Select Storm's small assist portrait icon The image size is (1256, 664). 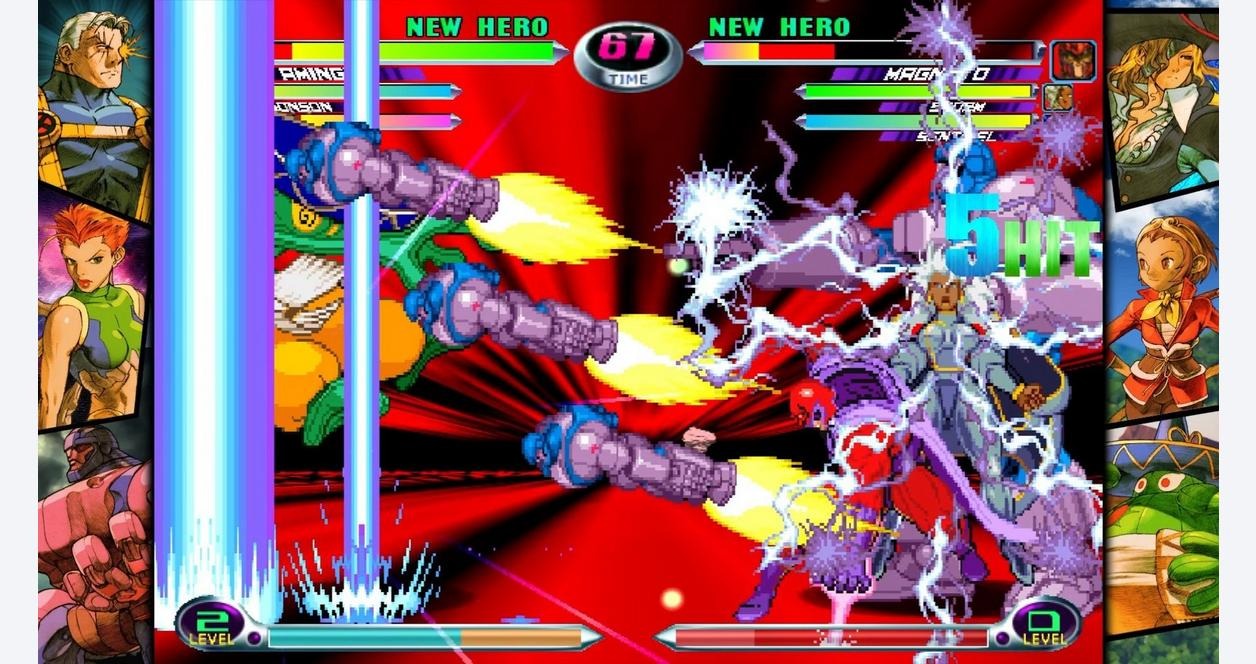1058,98
